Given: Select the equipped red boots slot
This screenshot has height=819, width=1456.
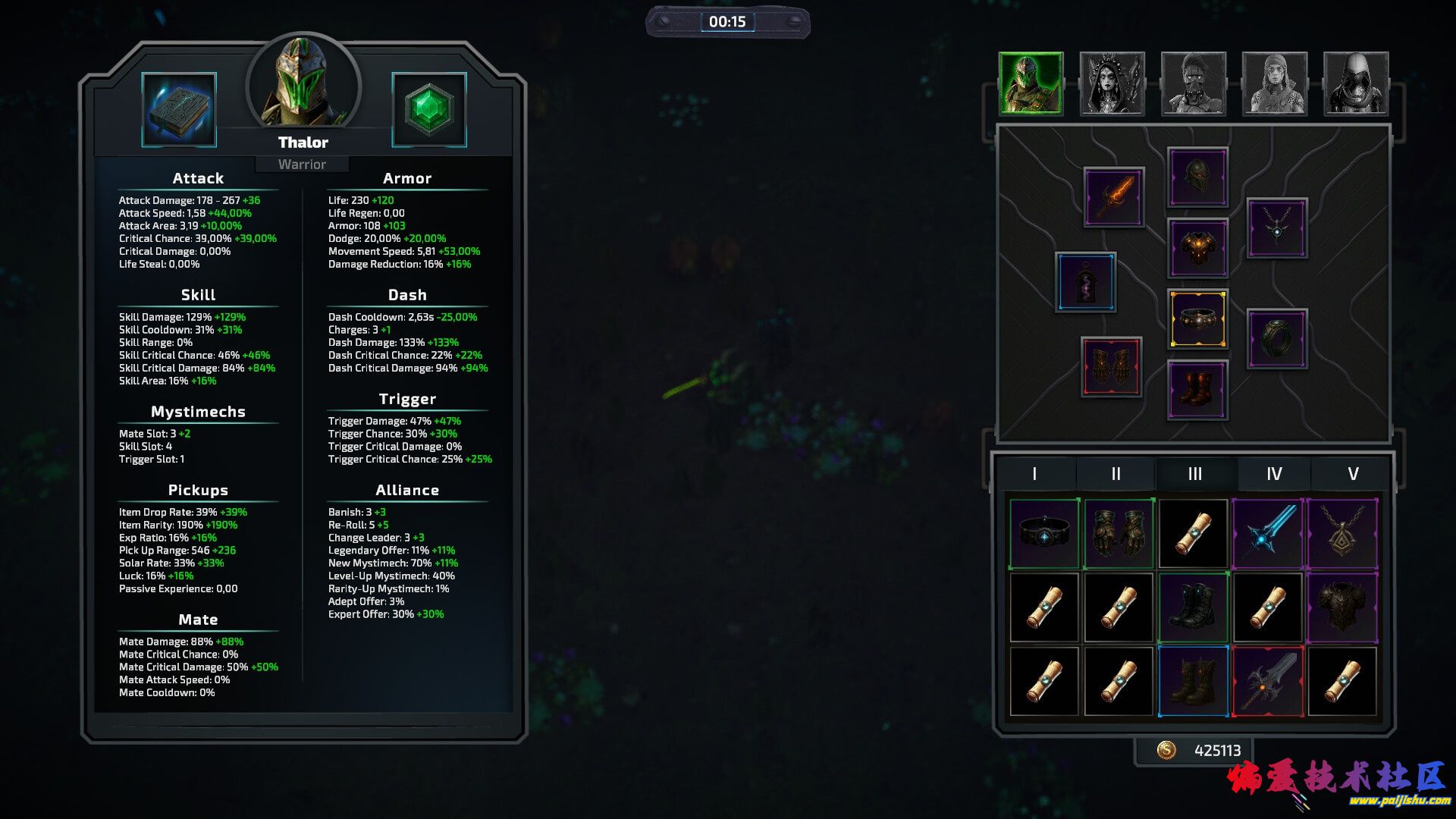Looking at the screenshot, I should pyautogui.click(x=1197, y=390).
